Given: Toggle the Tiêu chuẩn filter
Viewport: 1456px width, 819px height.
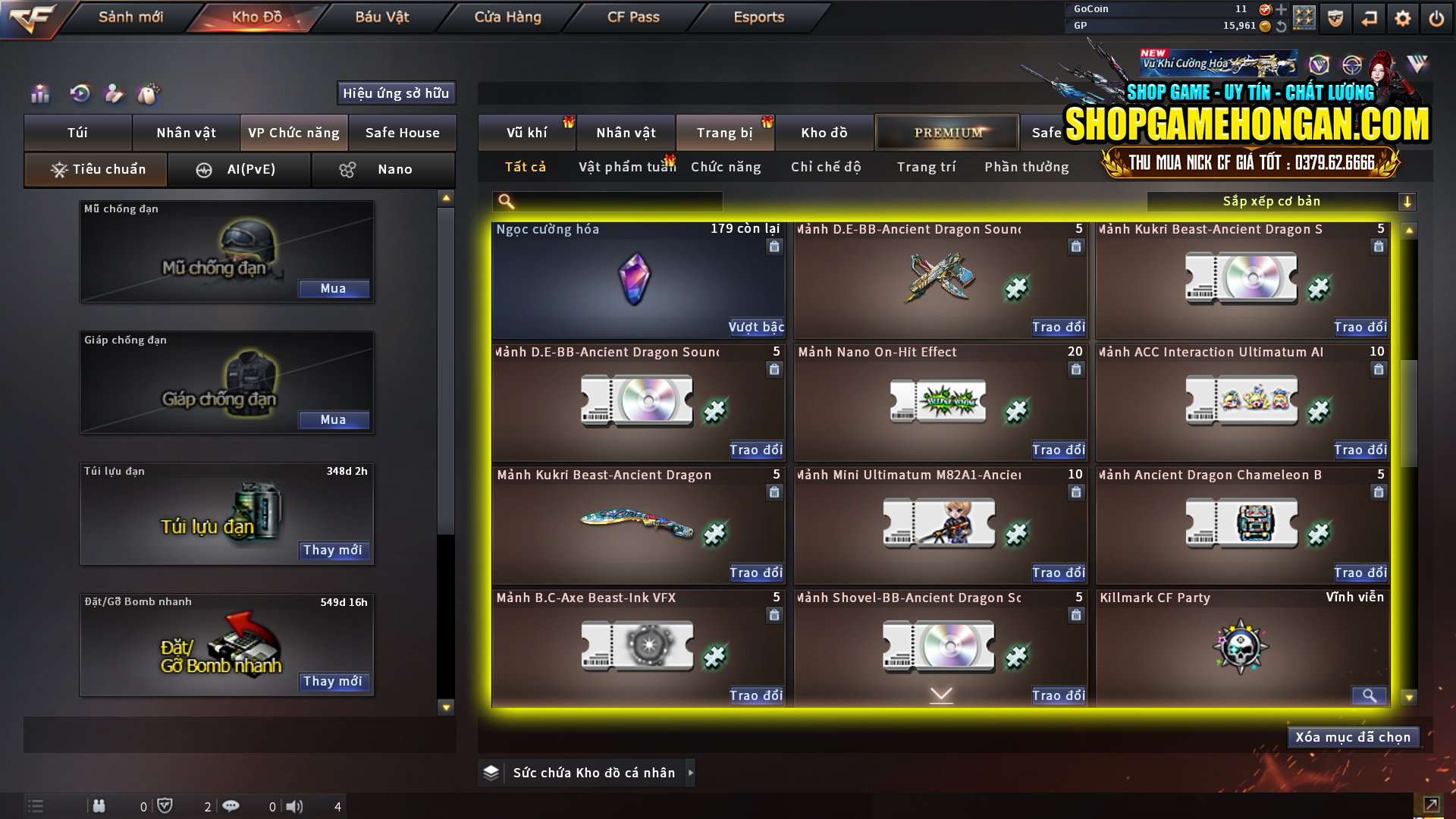Looking at the screenshot, I should click(95, 169).
